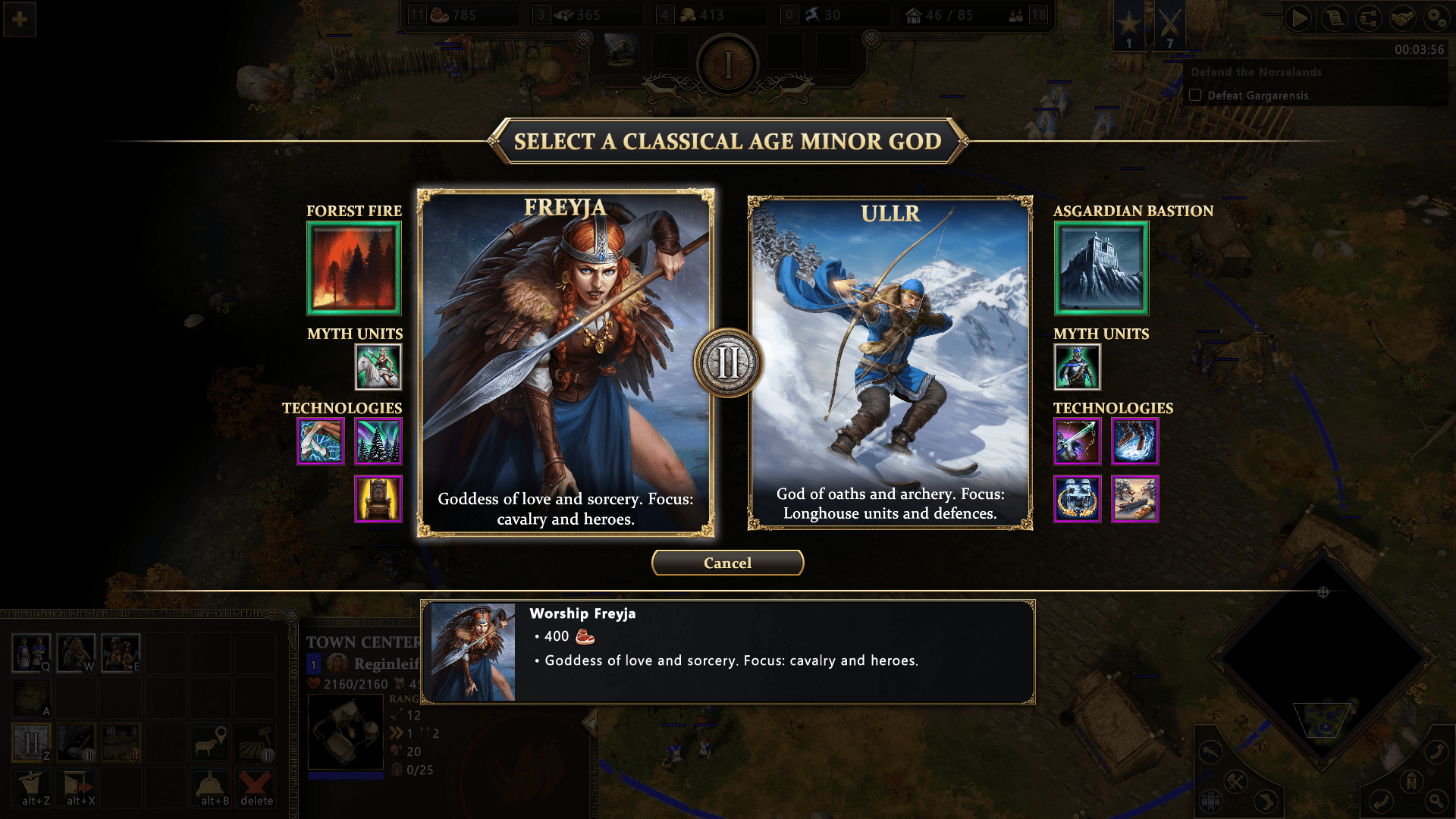View Ullr's armored myth unit icon

coord(1076,367)
